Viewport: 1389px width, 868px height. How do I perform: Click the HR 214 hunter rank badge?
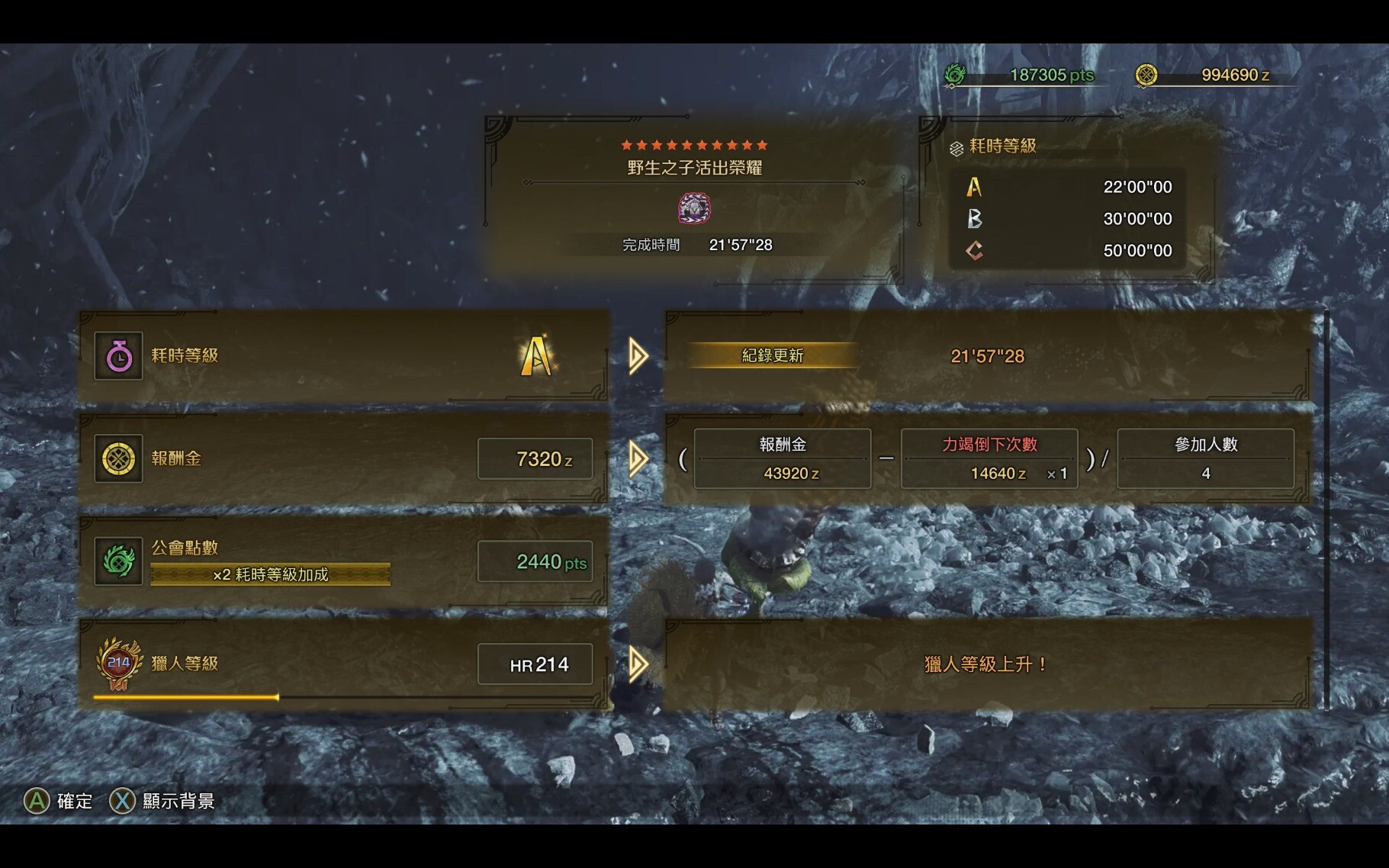(119, 663)
